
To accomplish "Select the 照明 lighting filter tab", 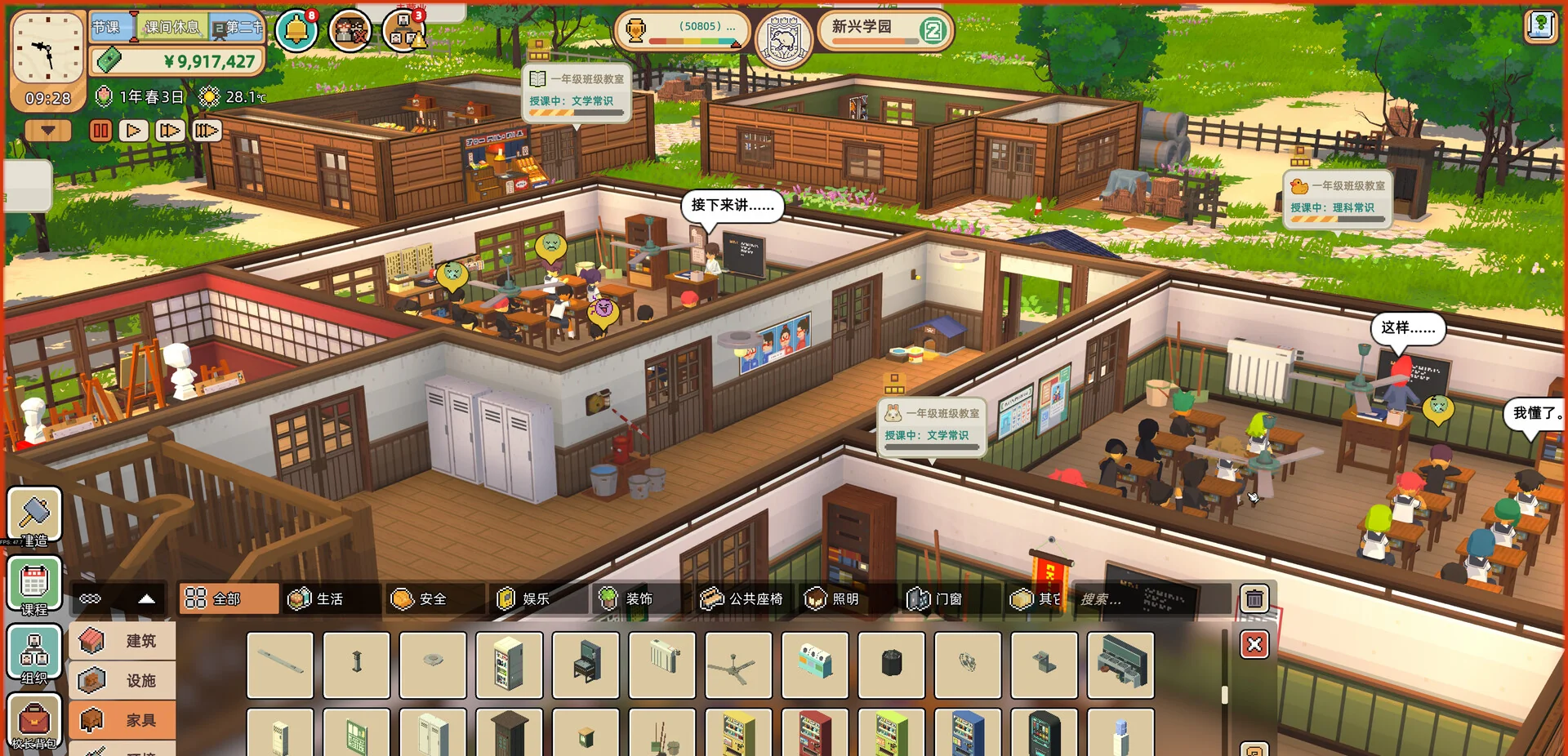I will pyautogui.click(x=834, y=599).
